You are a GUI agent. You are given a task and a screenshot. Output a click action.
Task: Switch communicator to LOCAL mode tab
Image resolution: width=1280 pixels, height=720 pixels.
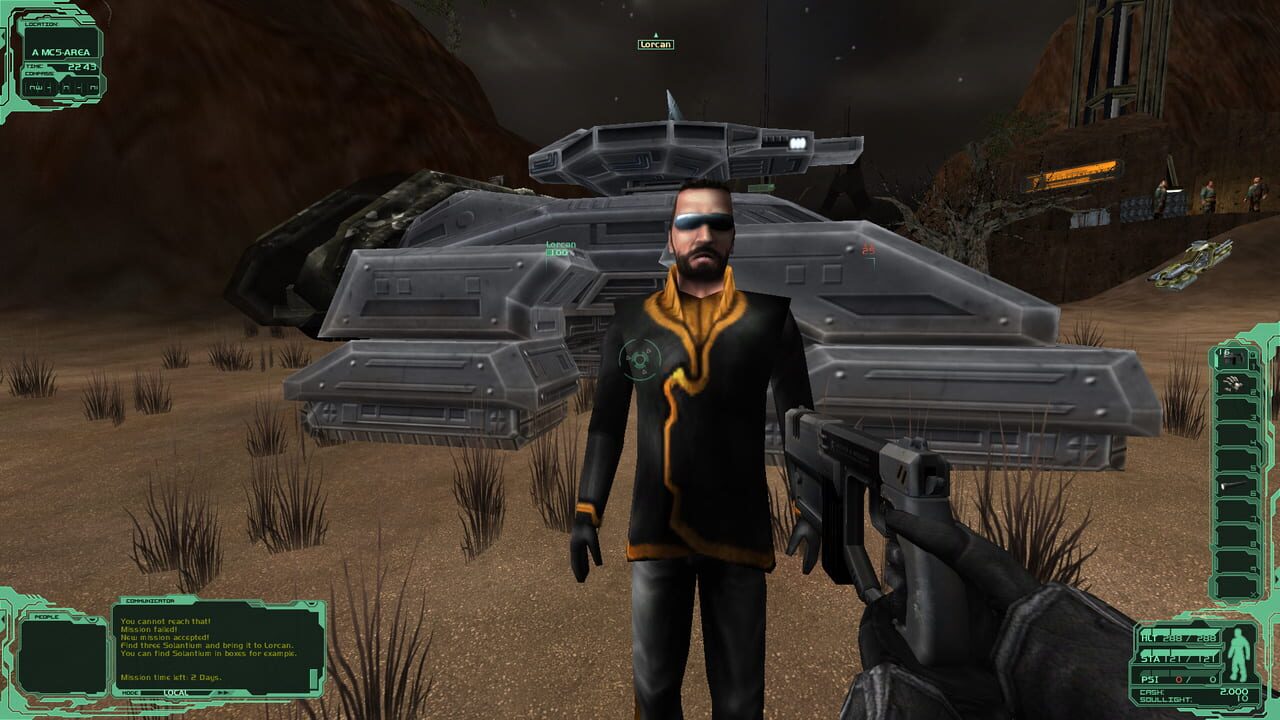[176, 693]
